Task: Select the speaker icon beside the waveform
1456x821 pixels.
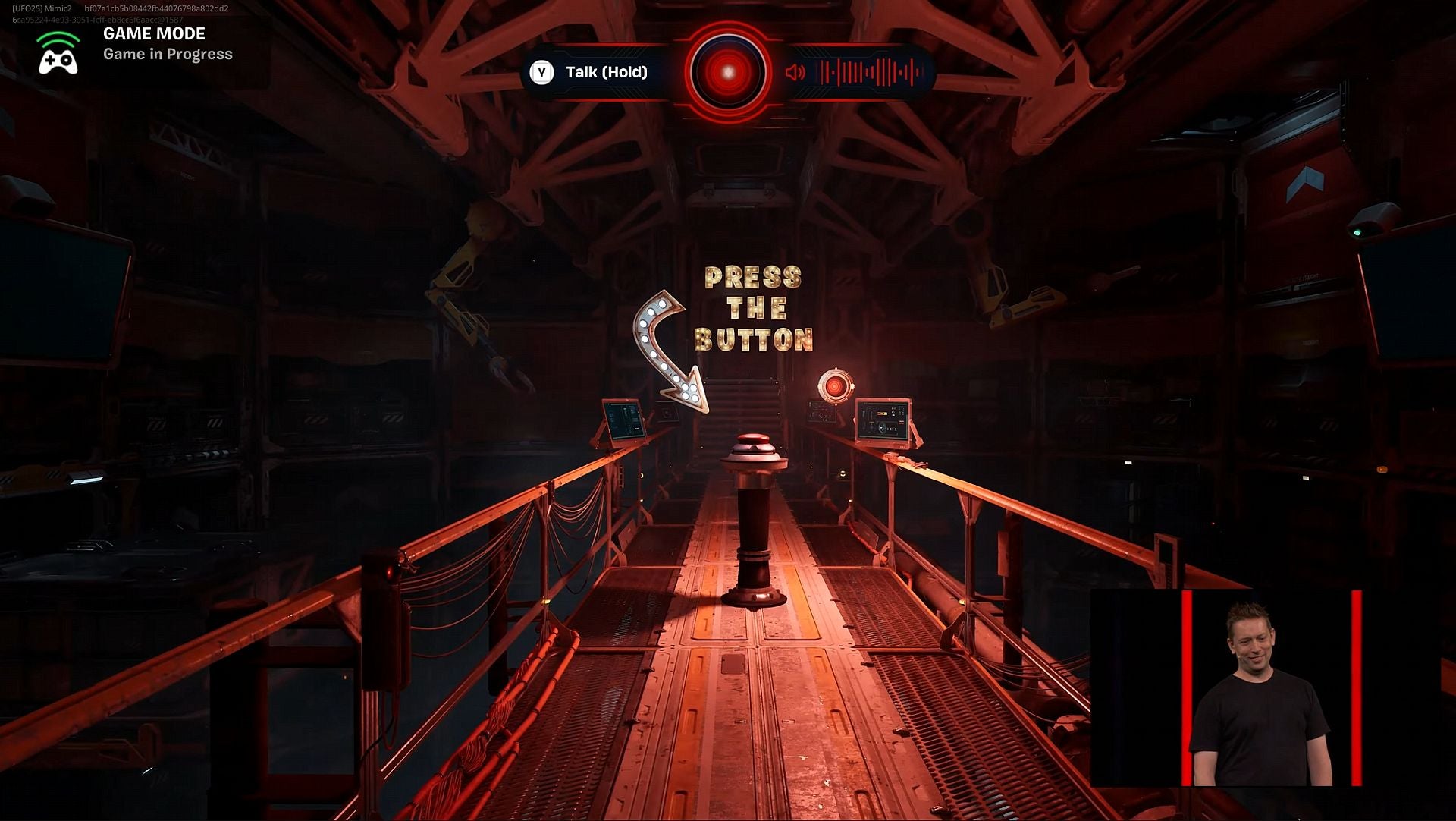Action: point(793,74)
